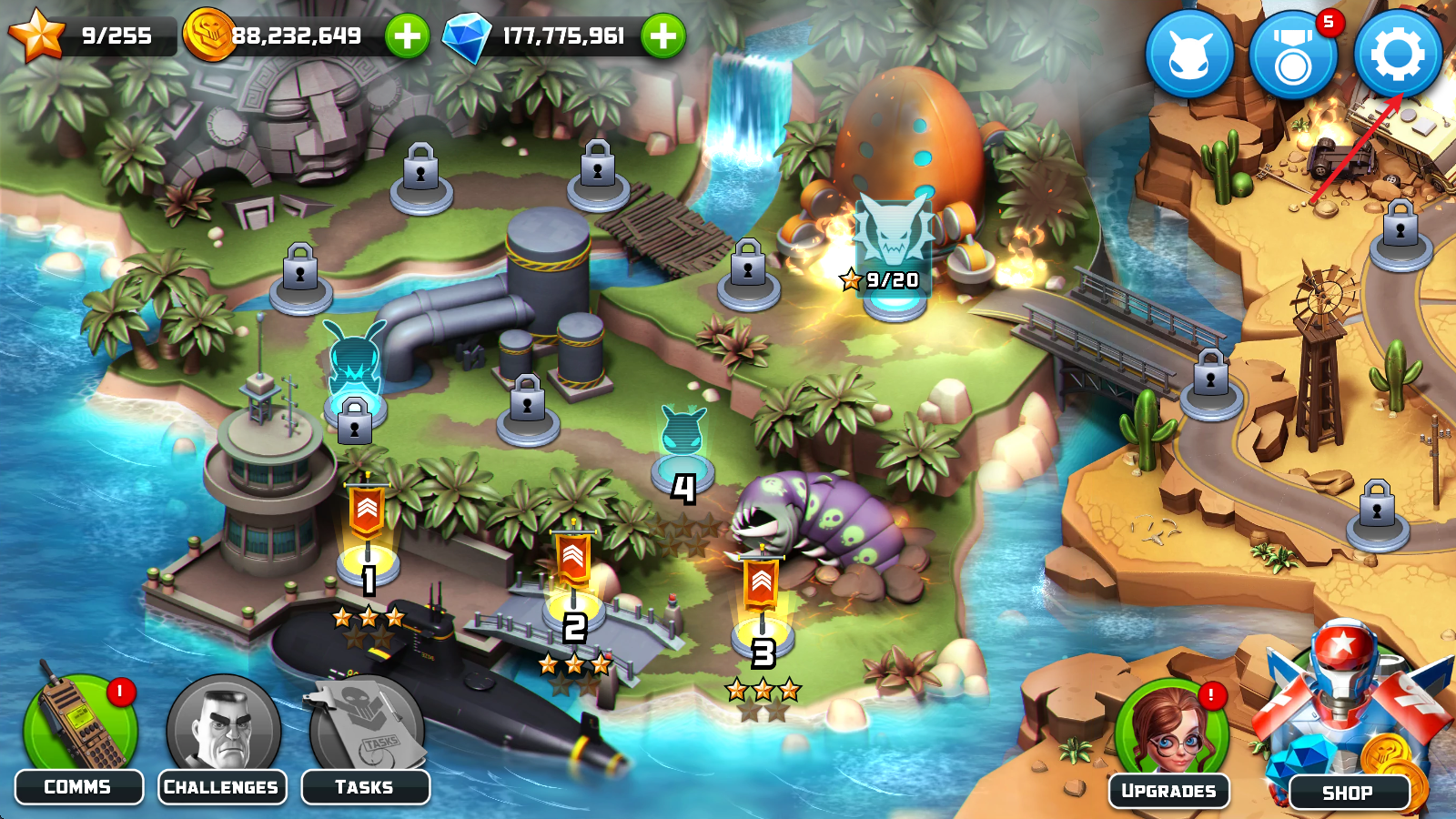Start level 4 alien mission node
The width and height of the screenshot is (1456, 819).
point(682,460)
